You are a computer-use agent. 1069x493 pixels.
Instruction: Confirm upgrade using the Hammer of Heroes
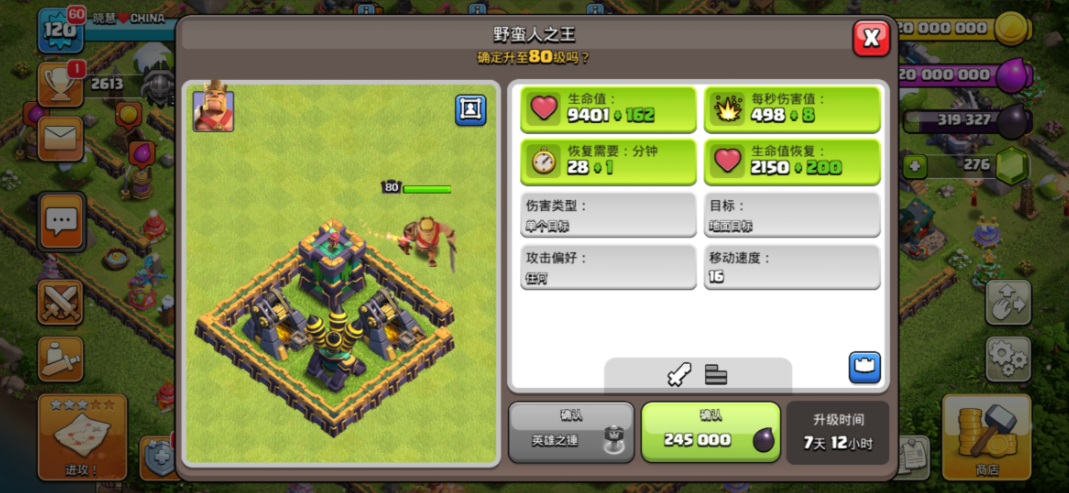(571, 432)
